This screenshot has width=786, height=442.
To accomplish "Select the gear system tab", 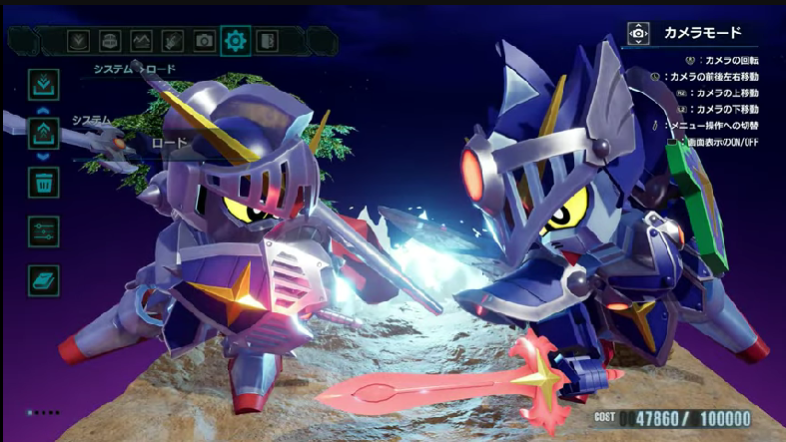I will [236, 41].
